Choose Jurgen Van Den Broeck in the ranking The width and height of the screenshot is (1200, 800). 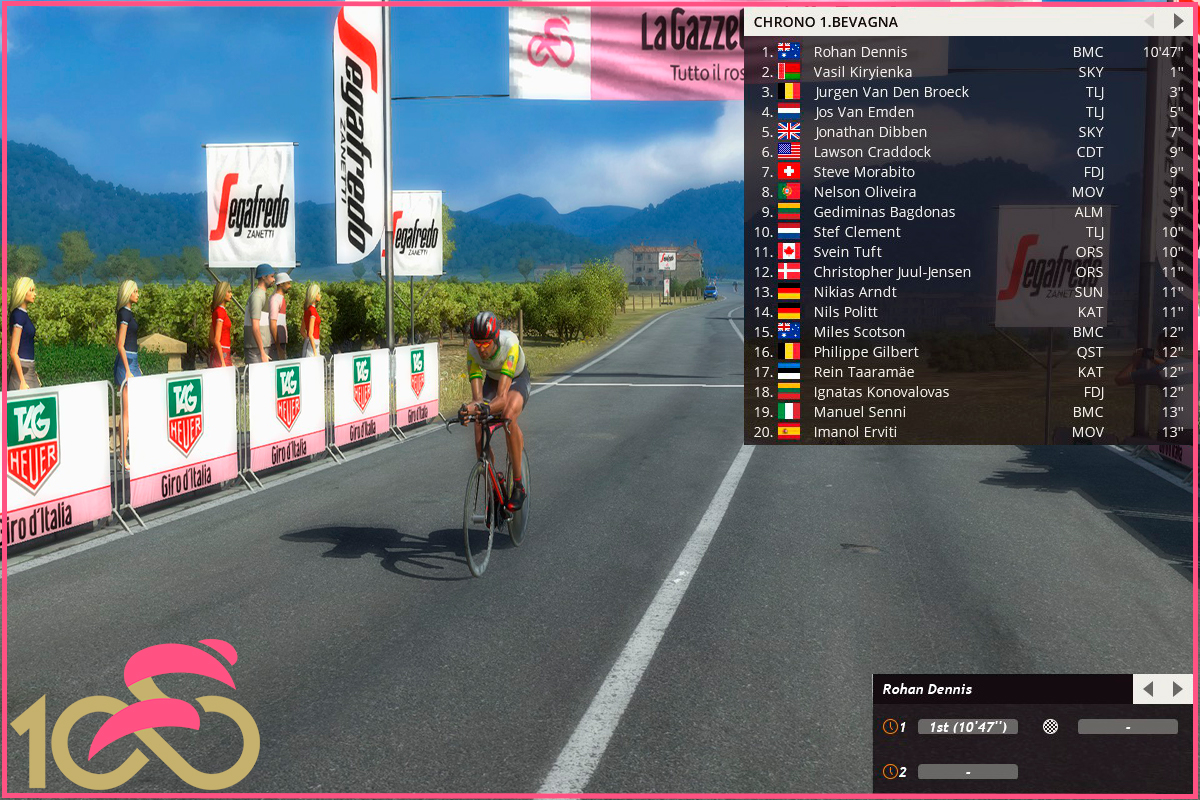[890, 92]
